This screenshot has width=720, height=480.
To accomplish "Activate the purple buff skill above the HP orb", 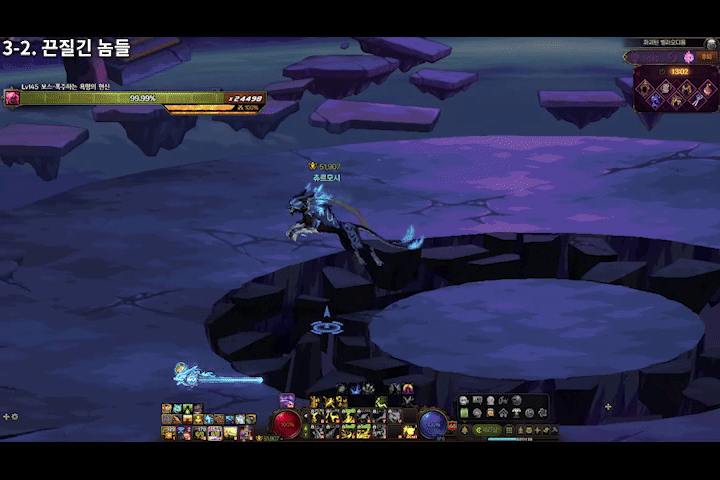I will click(287, 400).
